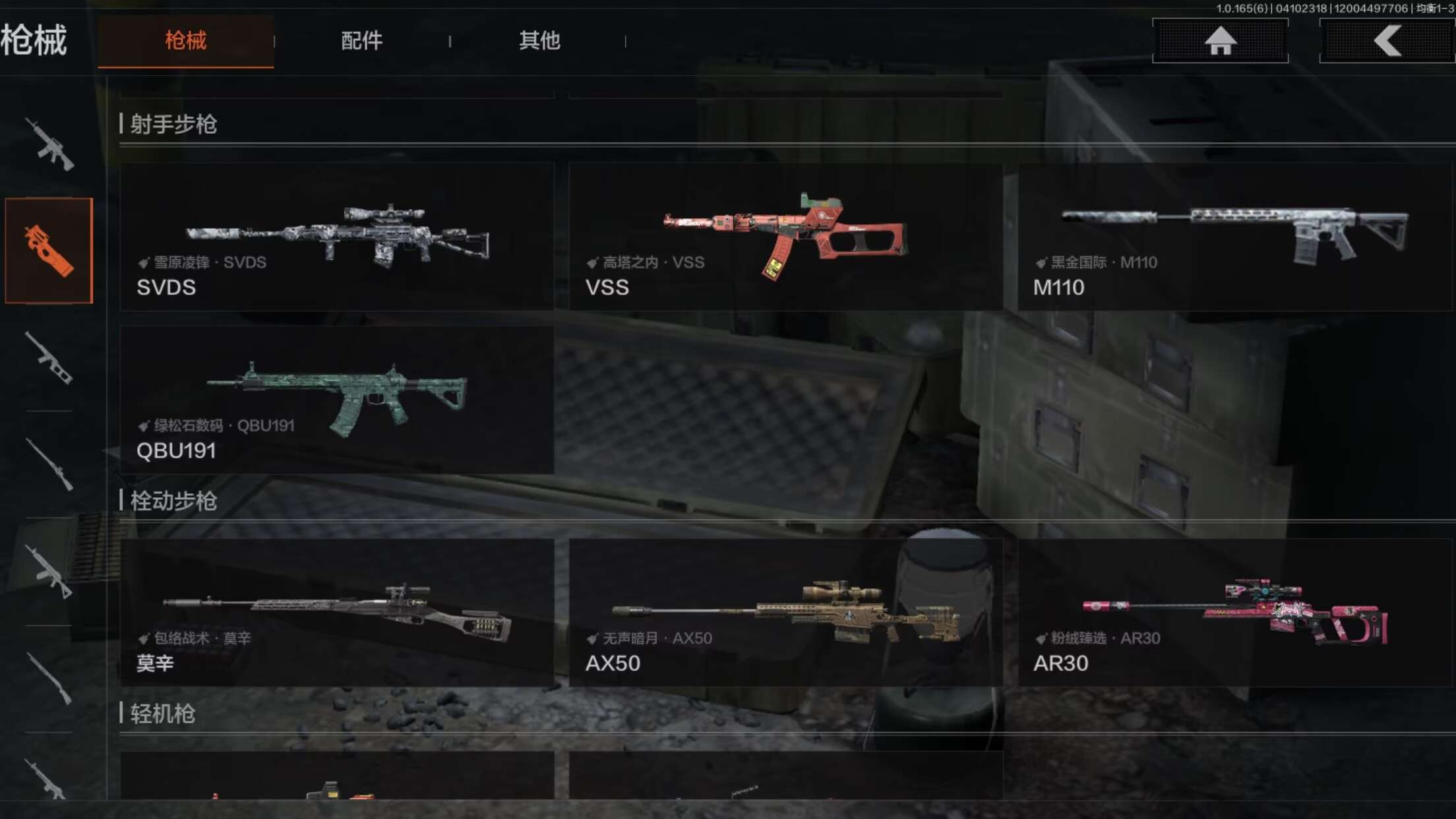Select the SVDS marksman rifle card
This screenshot has height=819, width=1456.
[337, 237]
